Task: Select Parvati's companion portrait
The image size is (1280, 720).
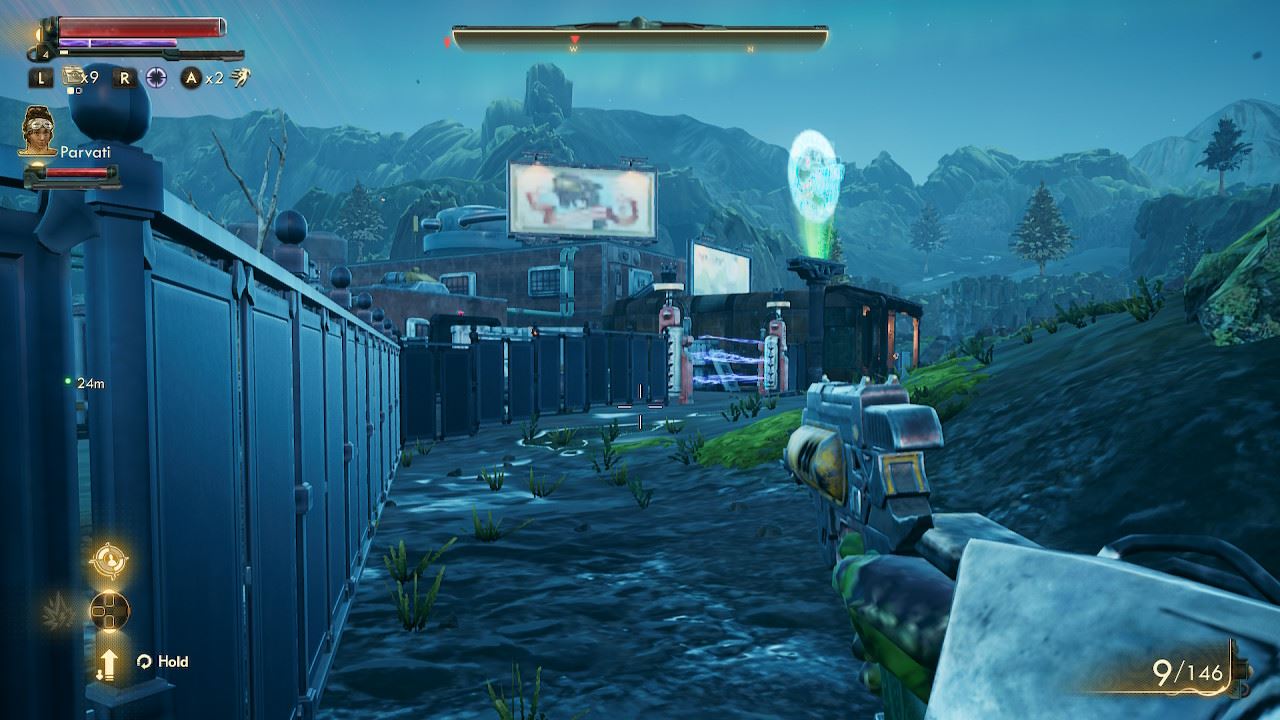Action: tap(37, 130)
